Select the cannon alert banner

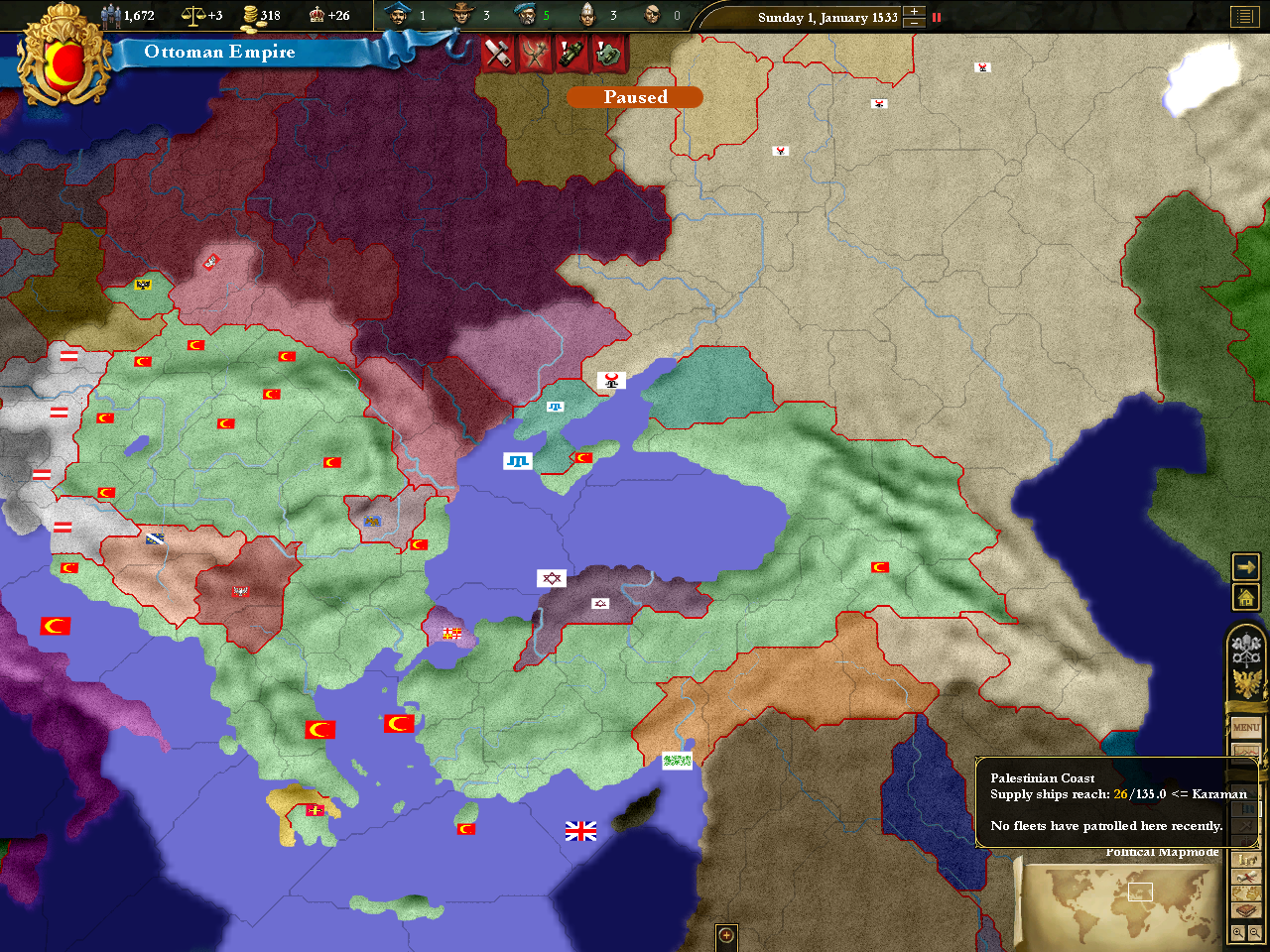pyautogui.click(x=571, y=53)
